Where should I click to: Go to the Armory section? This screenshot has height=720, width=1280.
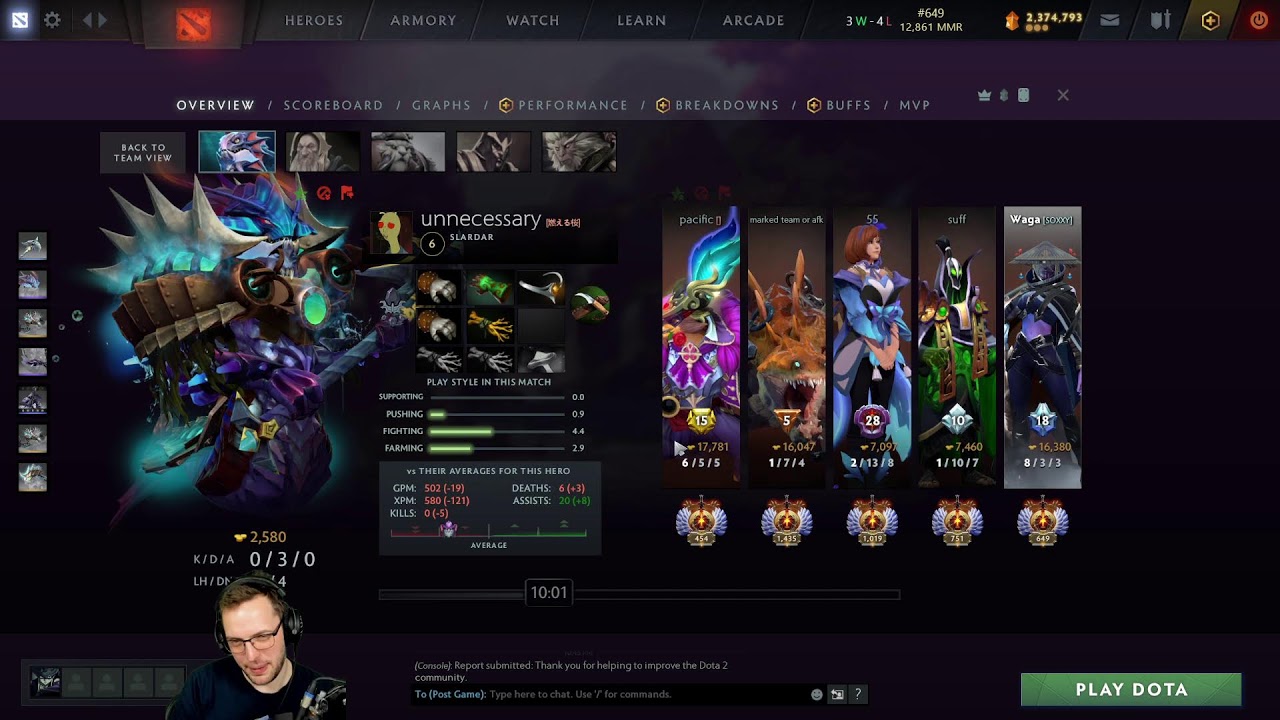point(423,20)
